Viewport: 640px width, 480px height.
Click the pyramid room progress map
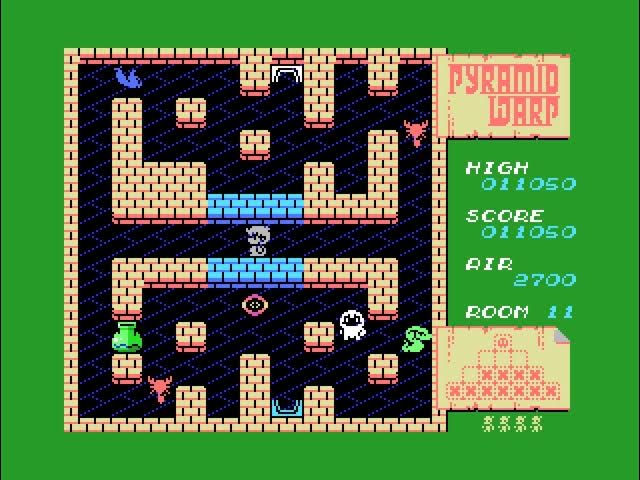click(505, 368)
